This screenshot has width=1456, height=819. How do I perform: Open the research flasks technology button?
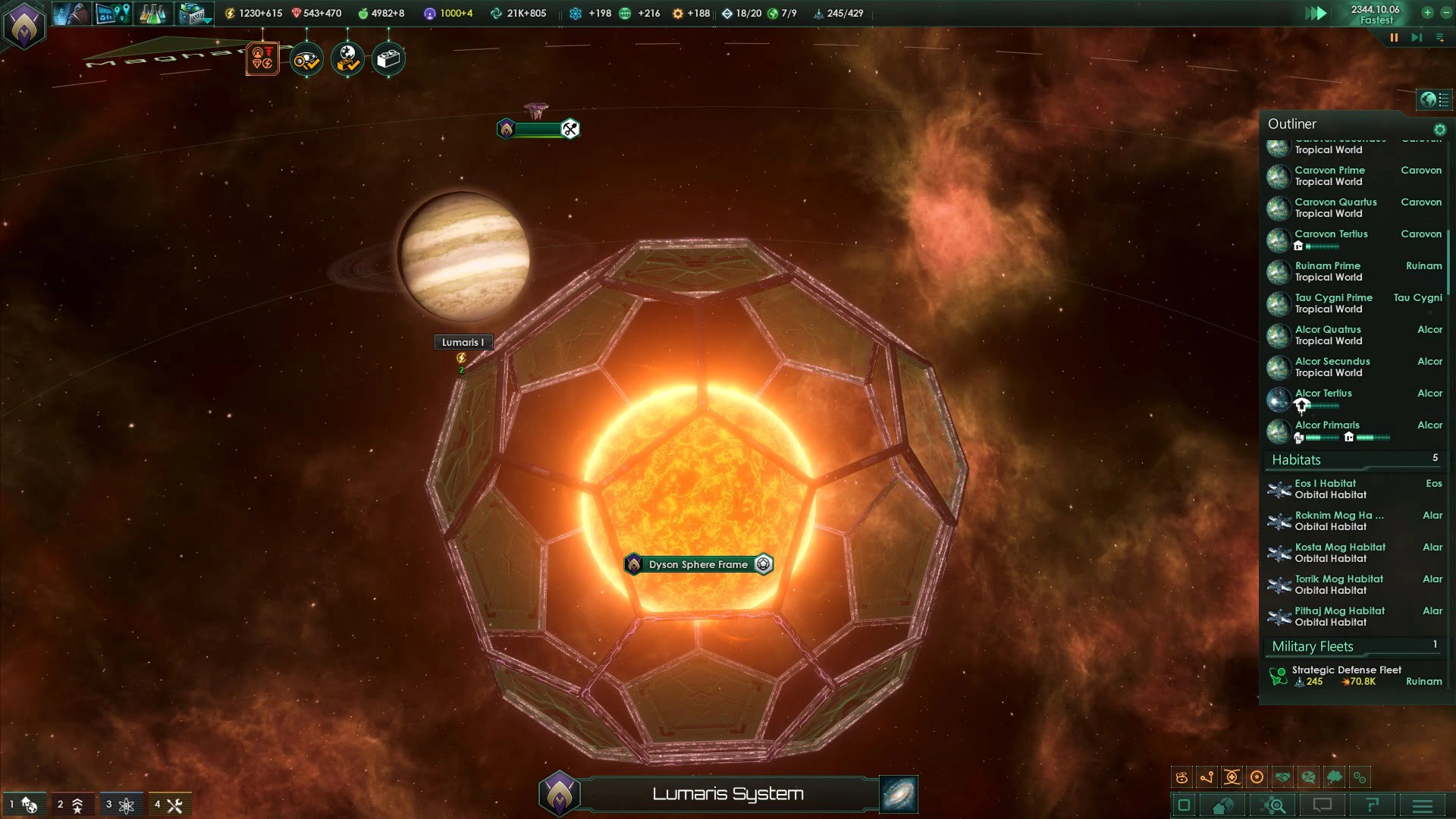point(152,14)
